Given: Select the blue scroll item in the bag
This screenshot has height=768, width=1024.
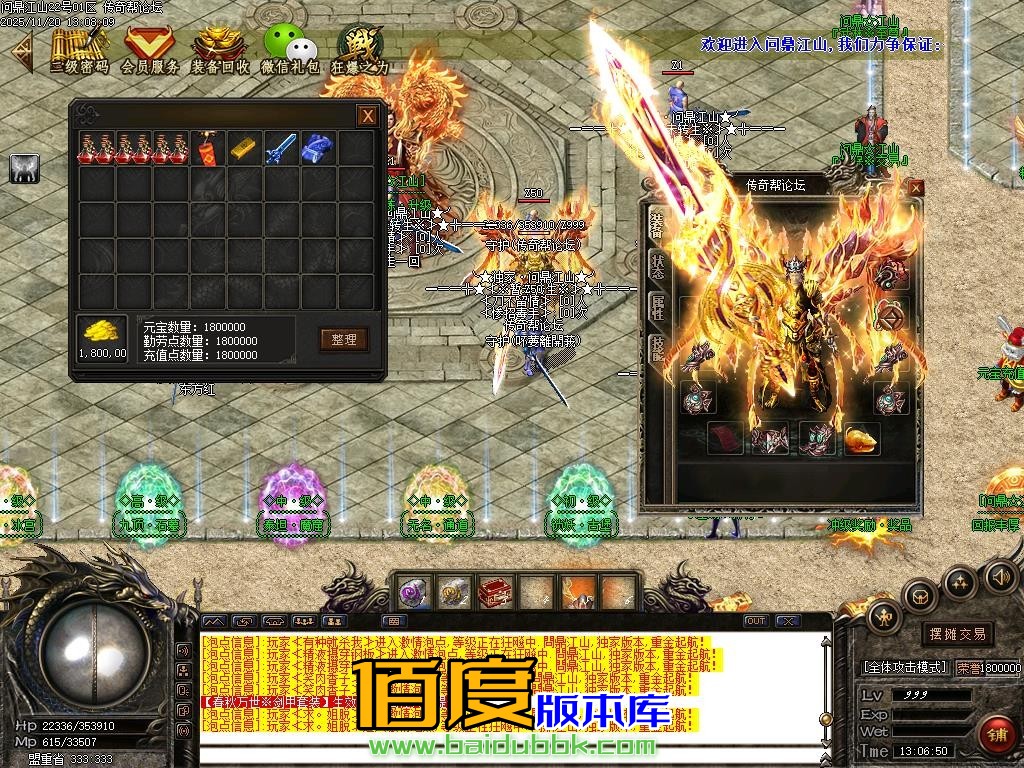Looking at the screenshot, I should (318, 148).
